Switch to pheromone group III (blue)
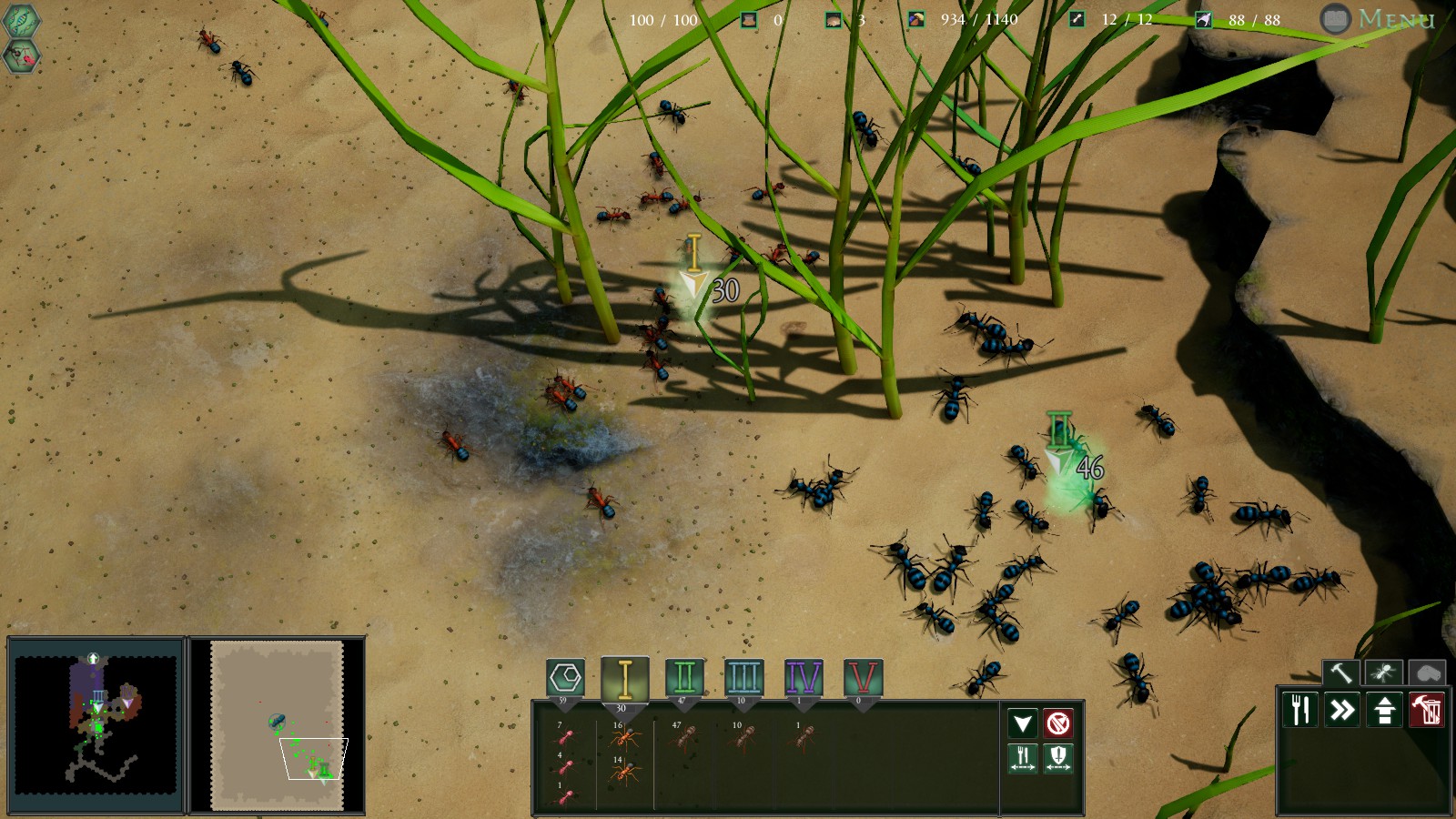Screen dimensions: 1456x819 [743, 679]
